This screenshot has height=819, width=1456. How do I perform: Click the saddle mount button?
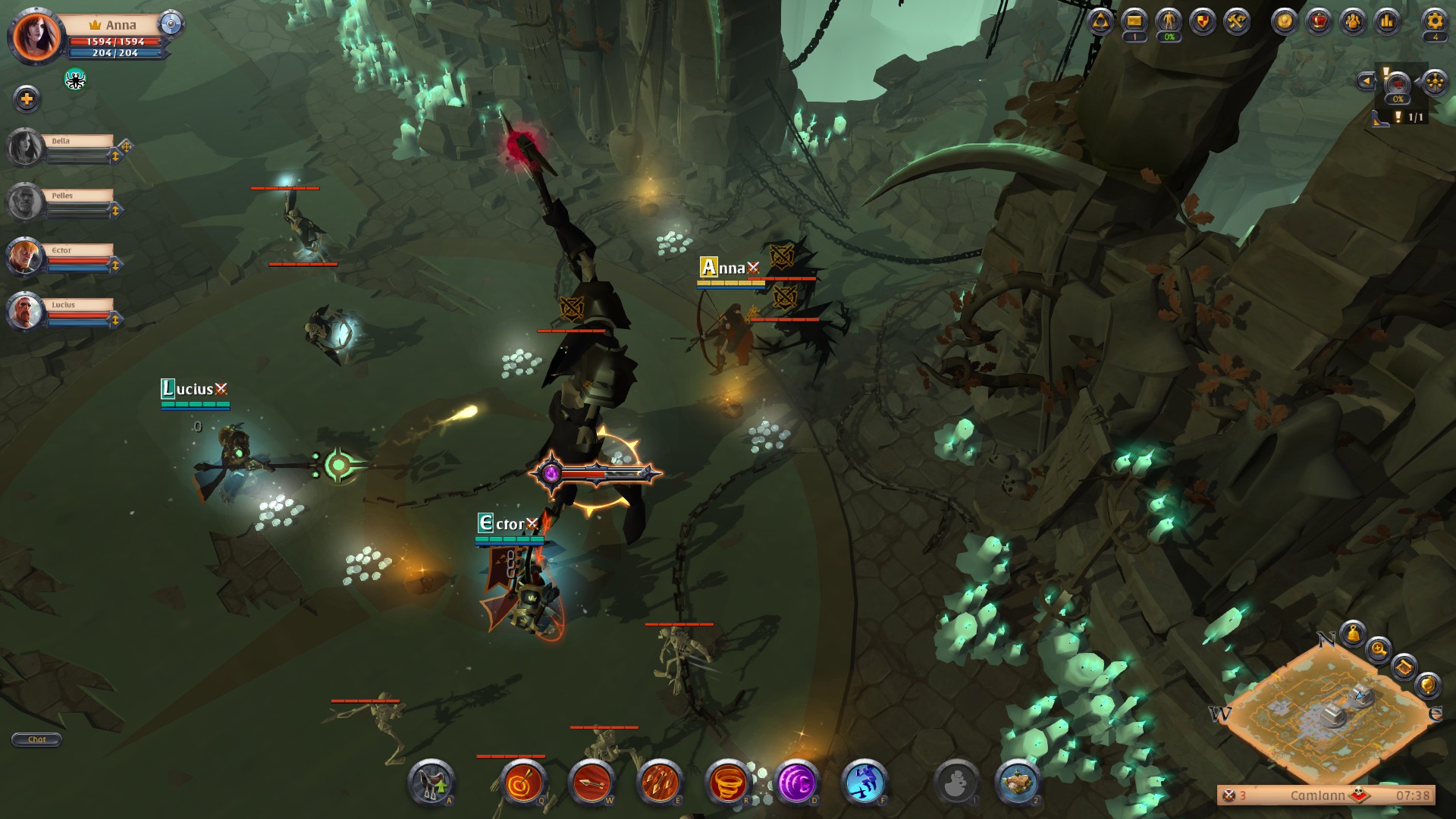(431, 782)
